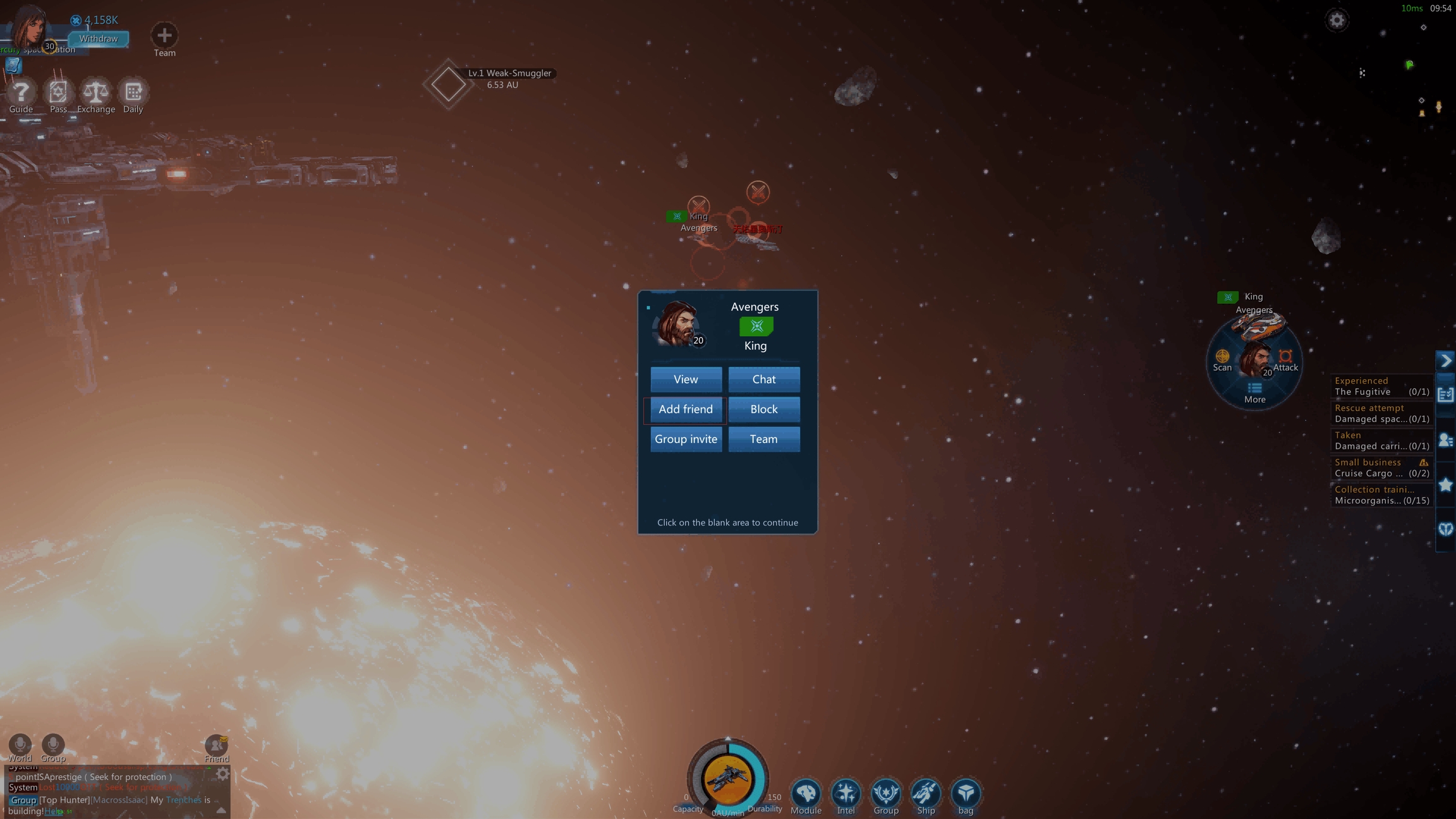The image size is (1456, 819).
Task: Open the Exchange market
Action: pos(96,94)
